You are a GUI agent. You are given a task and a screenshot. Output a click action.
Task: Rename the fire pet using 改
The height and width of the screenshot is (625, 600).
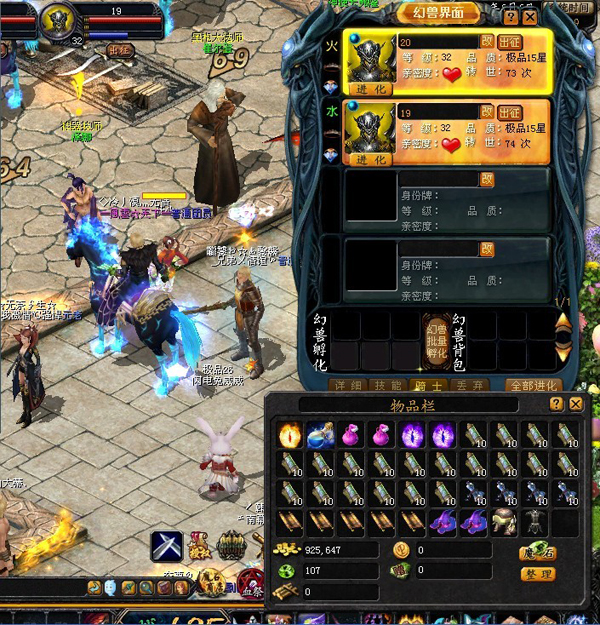[x=487, y=42]
